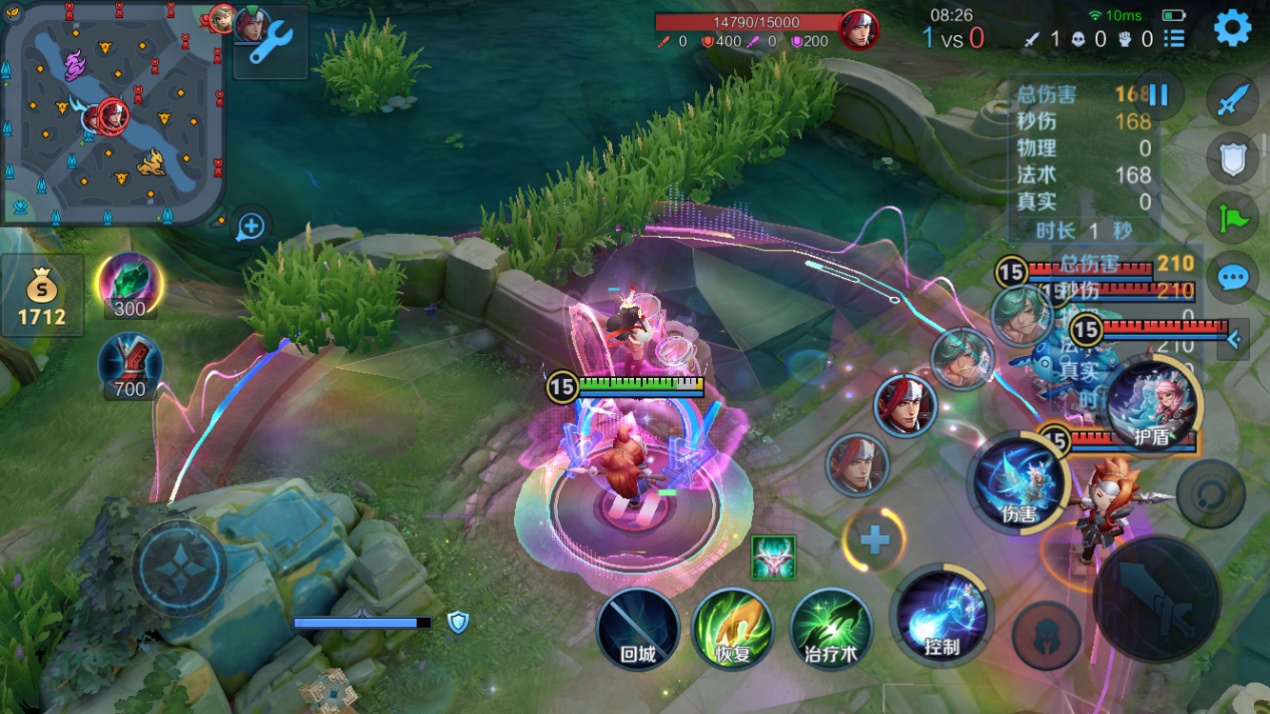
Task: Cast the 治疗术 heal spell
Action: pyautogui.click(x=831, y=629)
